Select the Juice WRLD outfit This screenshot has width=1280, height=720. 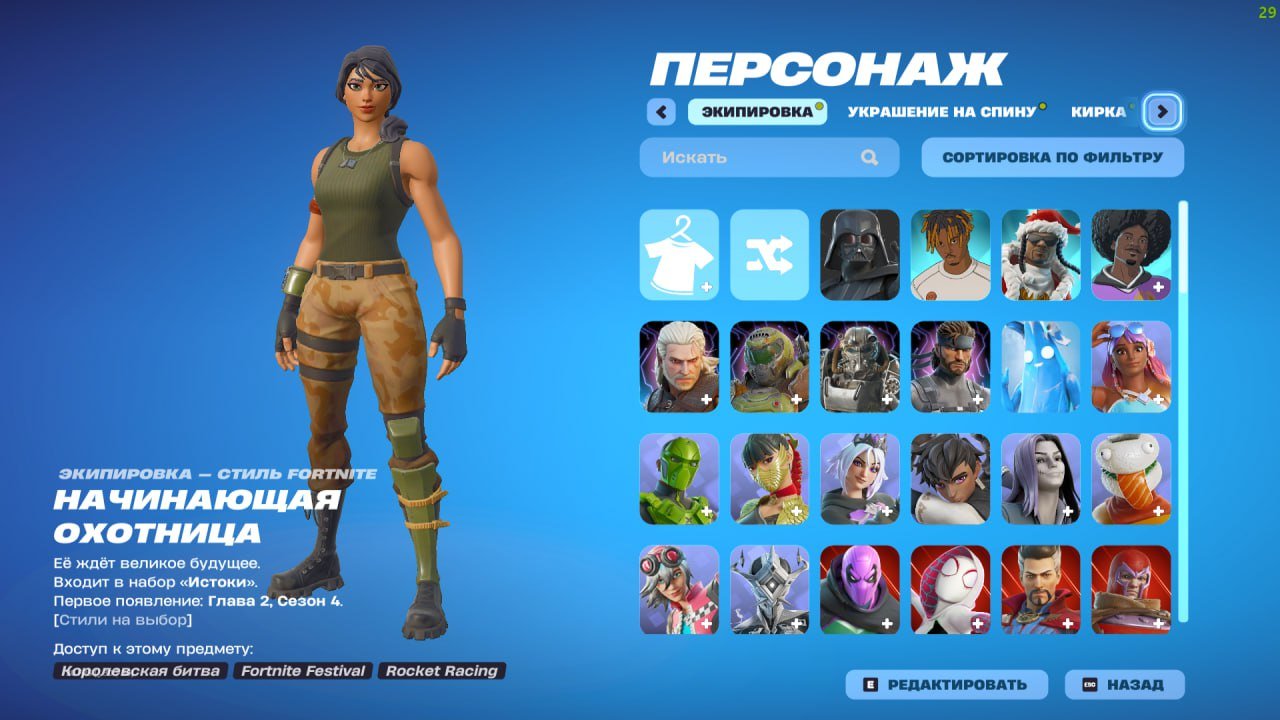click(949, 253)
